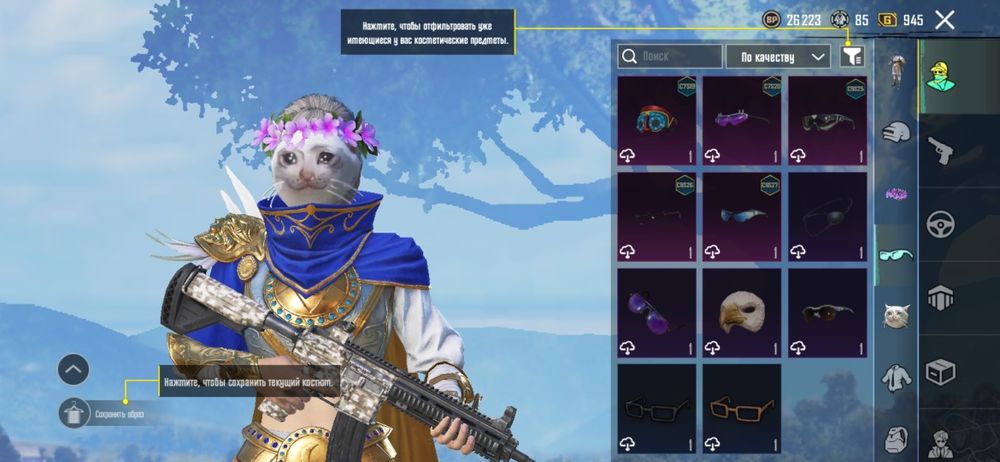Image resolution: width=1000 pixels, height=462 pixels.
Task: Open the По качеству sorting dropdown
Action: pos(778,57)
